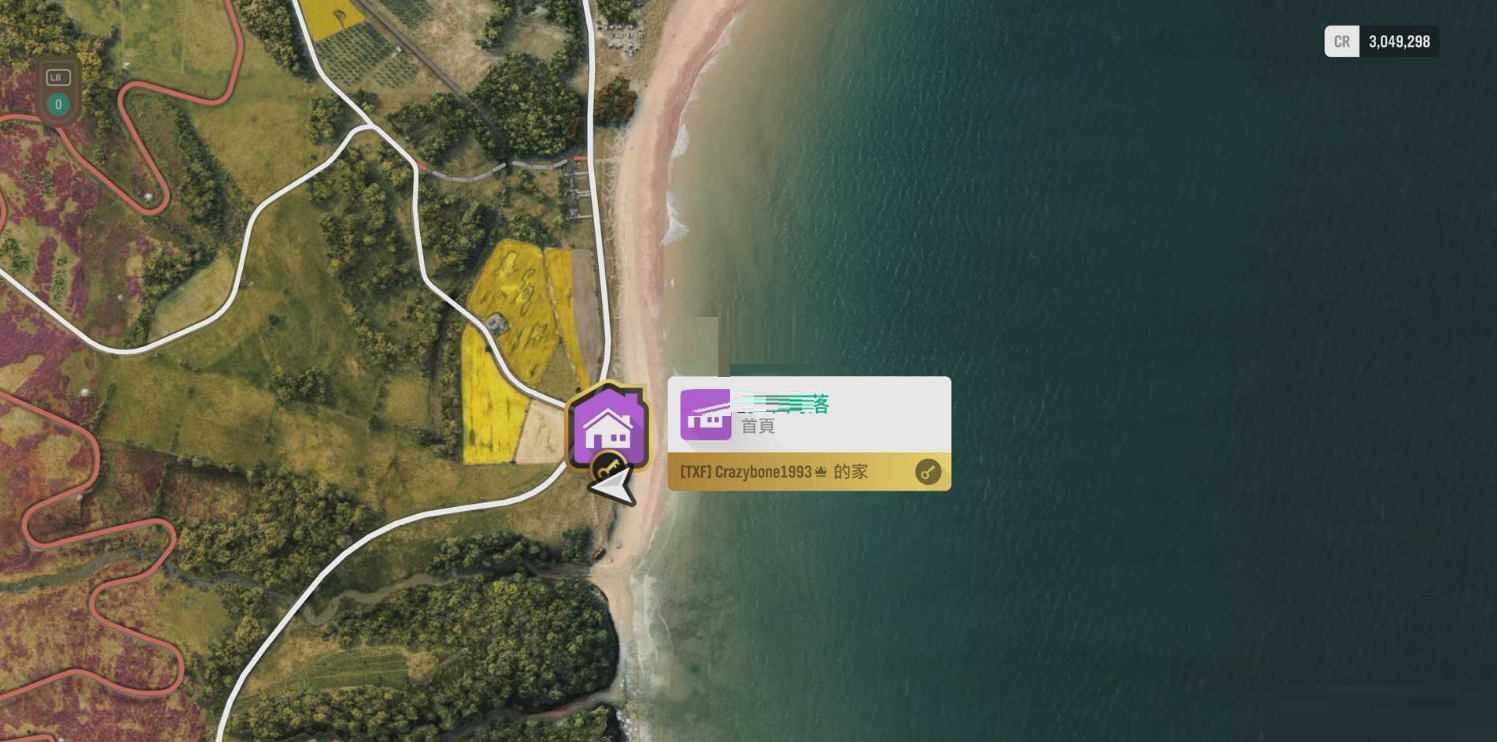Click the key icon in the gold owner bar
Image resolution: width=1497 pixels, height=742 pixels.
click(928, 472)
